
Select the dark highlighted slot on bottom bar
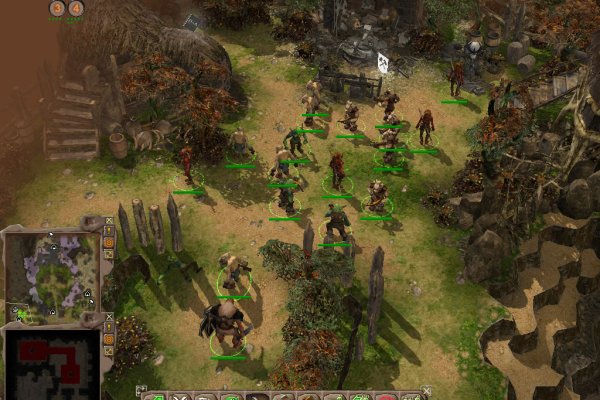257,397
